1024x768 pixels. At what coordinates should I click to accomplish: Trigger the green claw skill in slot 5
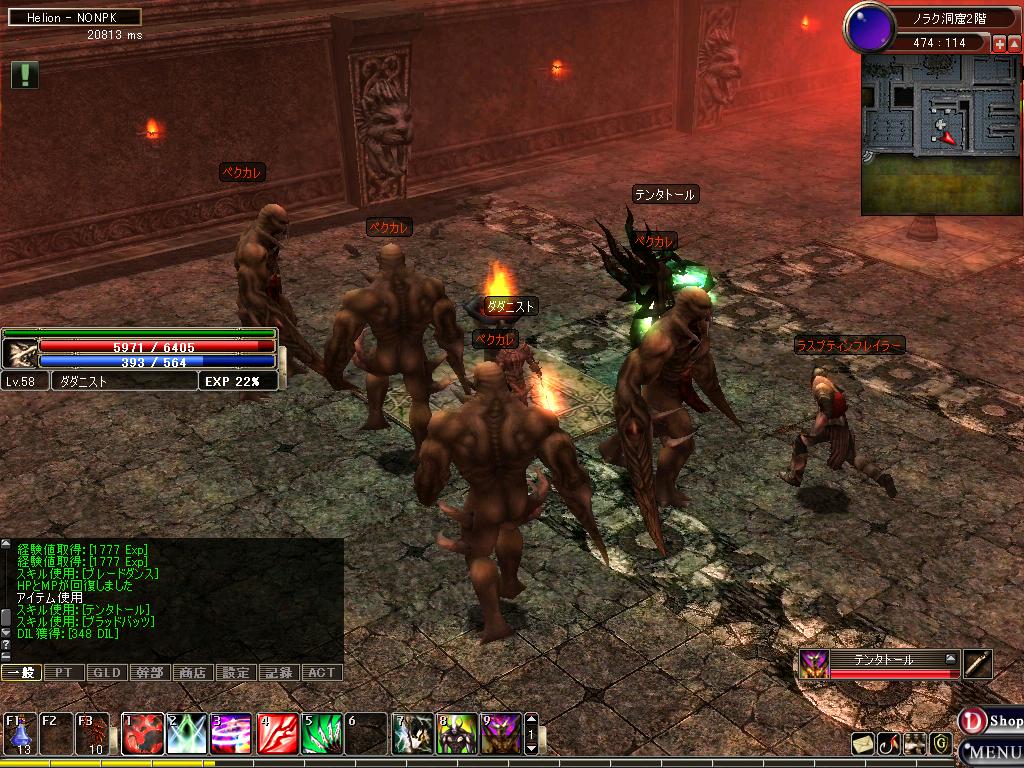pyautogui.click(x=322, y=733)
